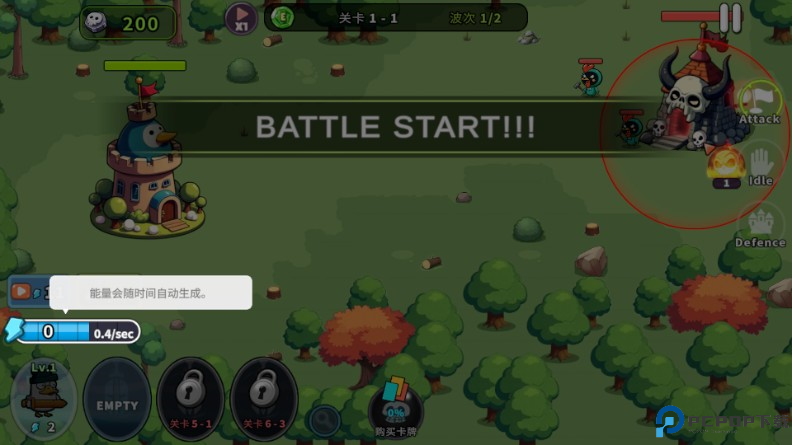This screenshot has width=792, height=445.
Task: Activate the fireball skill icon
Action: tap(725, 163)
